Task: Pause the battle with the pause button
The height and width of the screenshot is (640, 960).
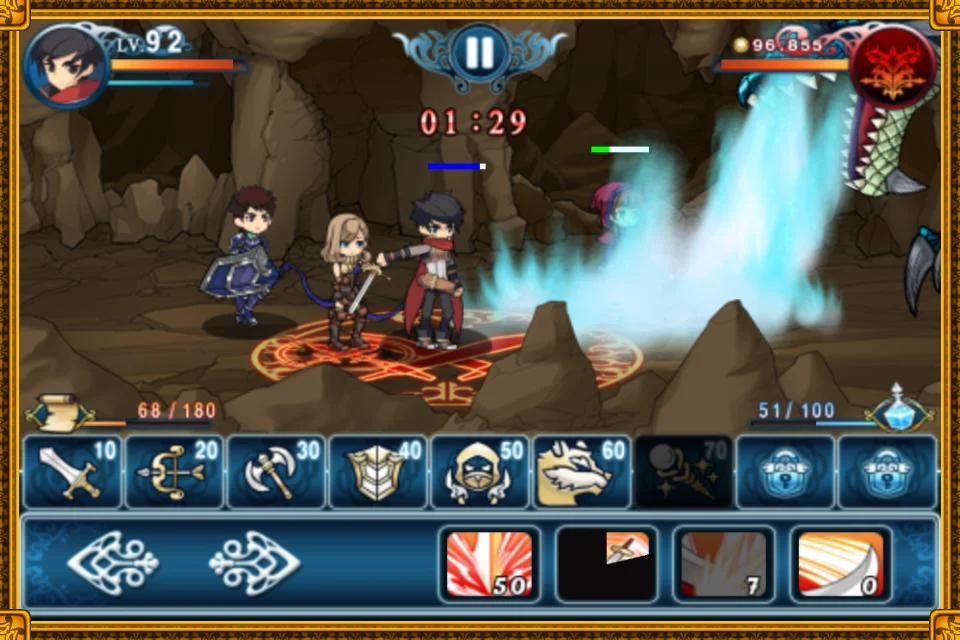Action: (x=479, y=53)
